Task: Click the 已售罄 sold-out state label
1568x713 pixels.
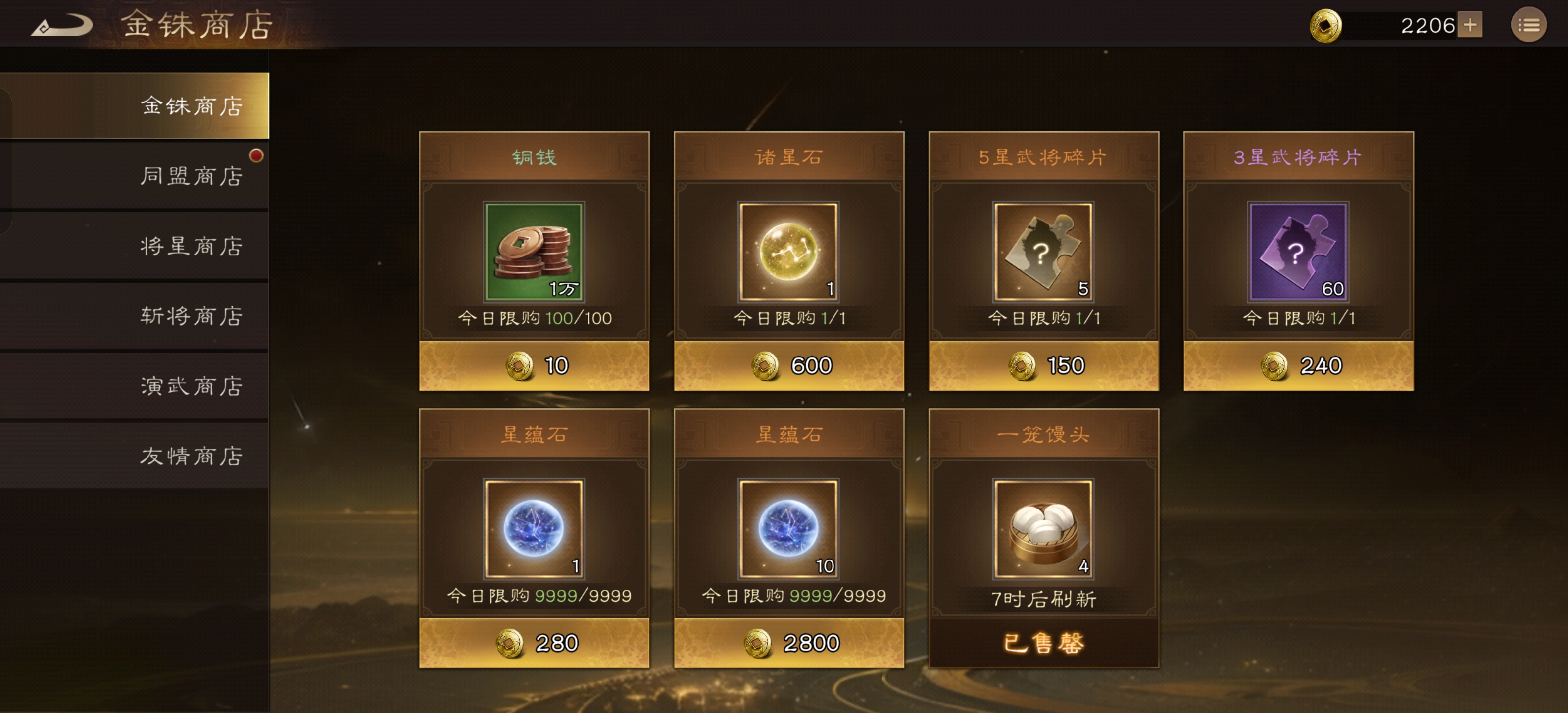Action: (1043, 642)
